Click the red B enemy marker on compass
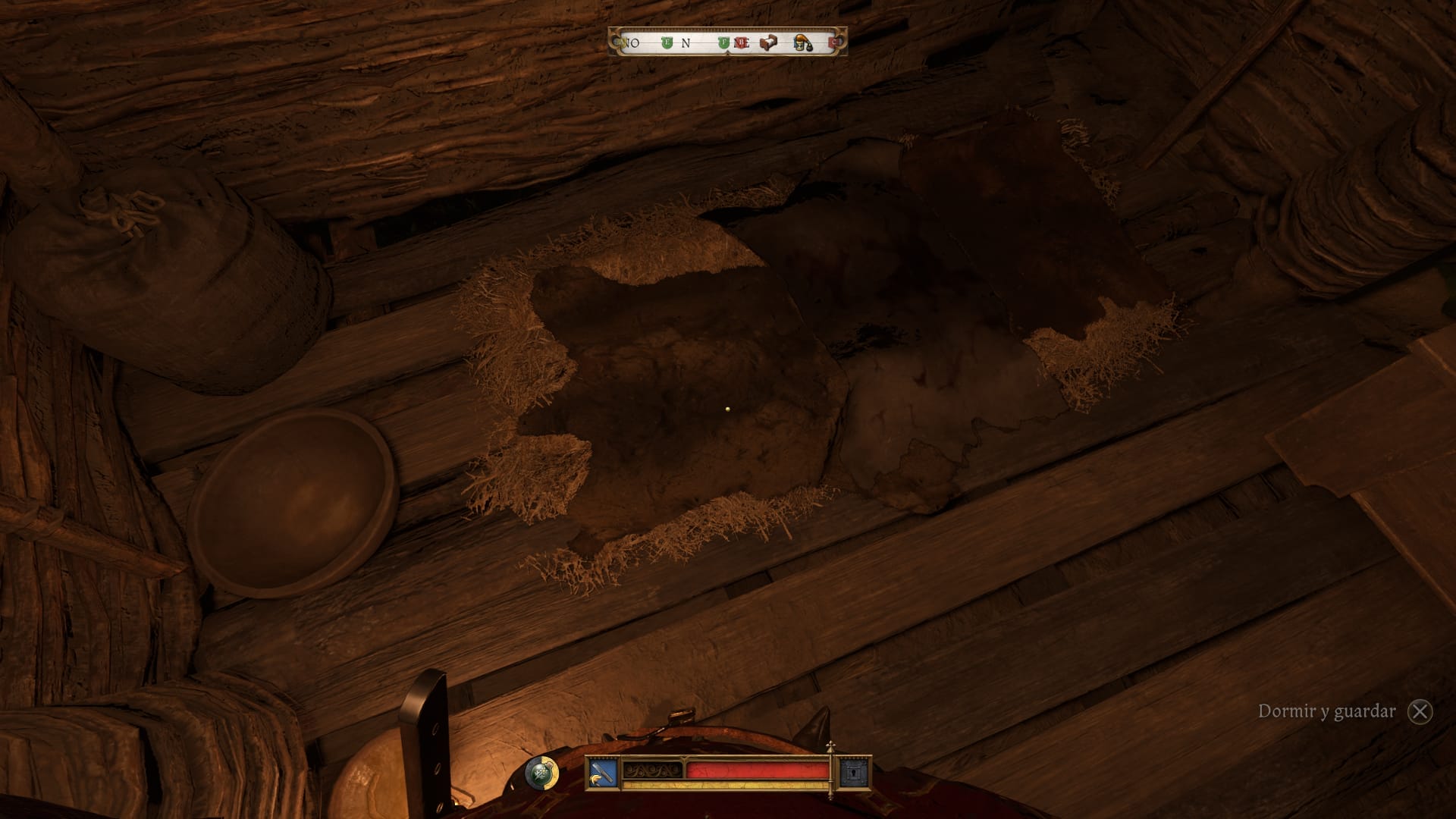This screenshot has width=1456, height=819. pyautogui.click(x=742, y=42)
